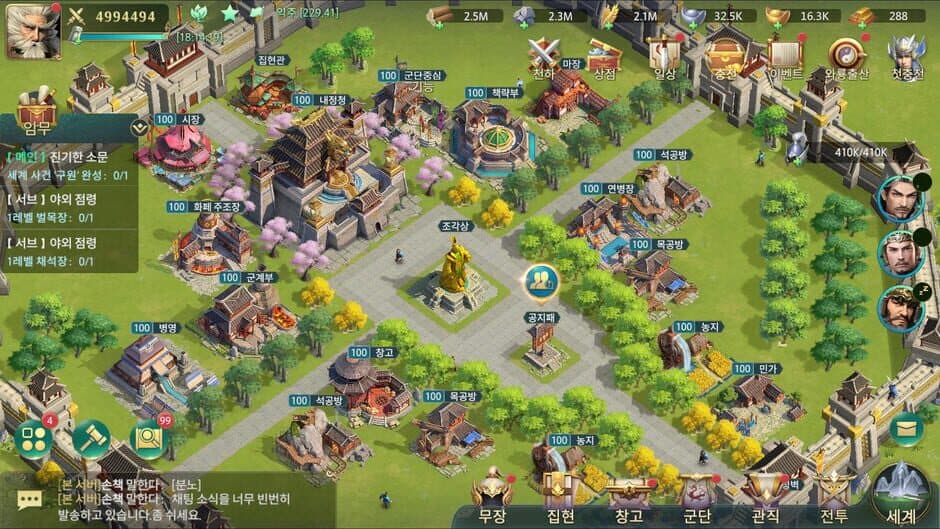Open the 상점 shop

(604, 56)
